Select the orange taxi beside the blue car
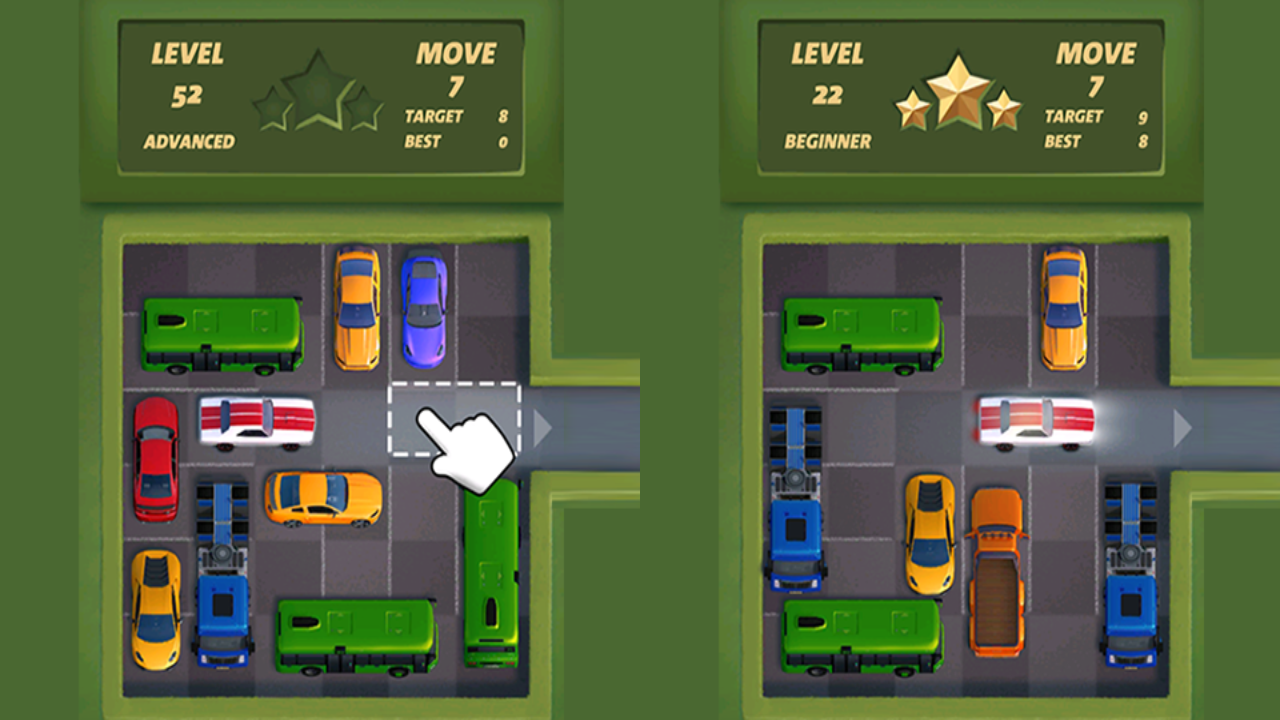Viewport: 1280px width, 720px height. (x=357, y=308)
